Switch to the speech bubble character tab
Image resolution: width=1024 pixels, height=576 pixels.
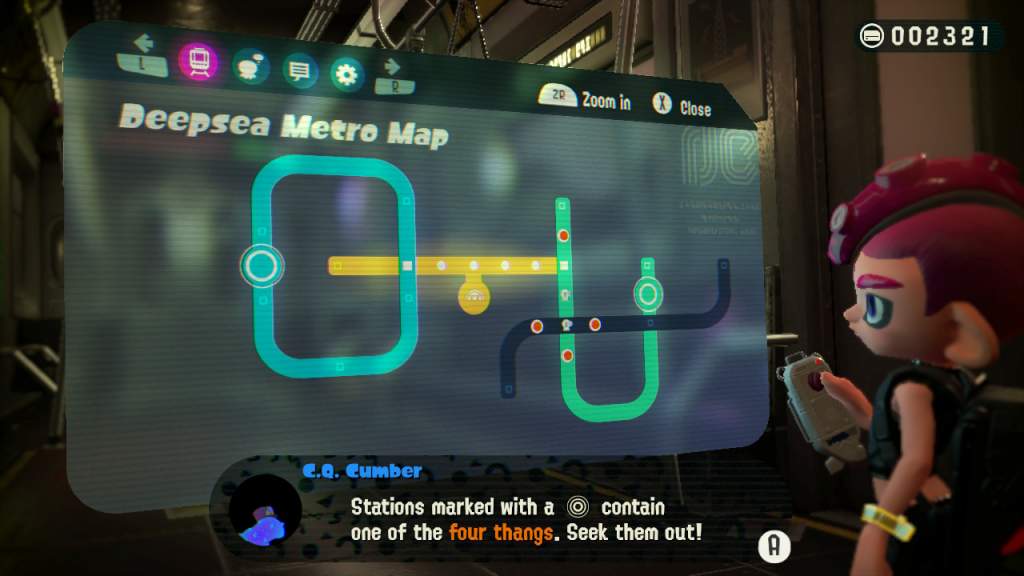point(249,67)
